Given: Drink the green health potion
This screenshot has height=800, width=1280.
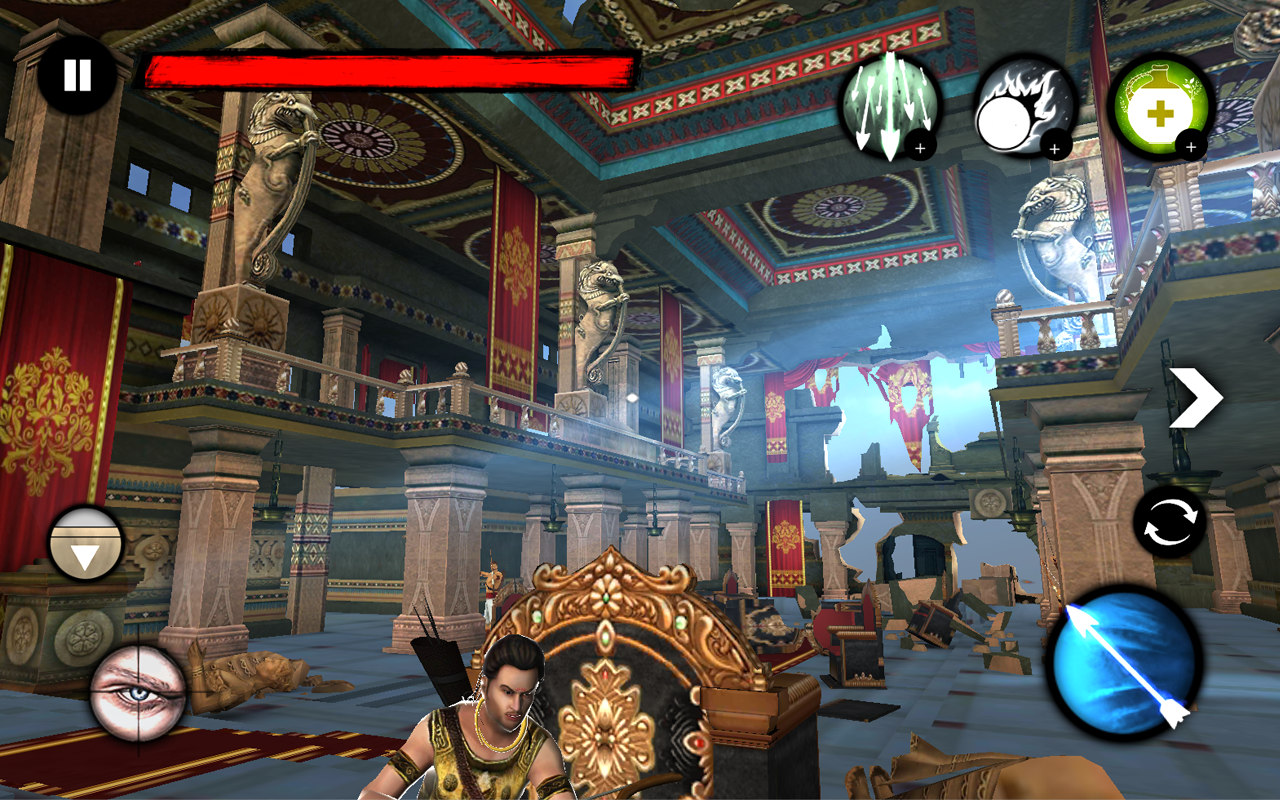Looking at the screenshot, I should tap(1158, 108).
